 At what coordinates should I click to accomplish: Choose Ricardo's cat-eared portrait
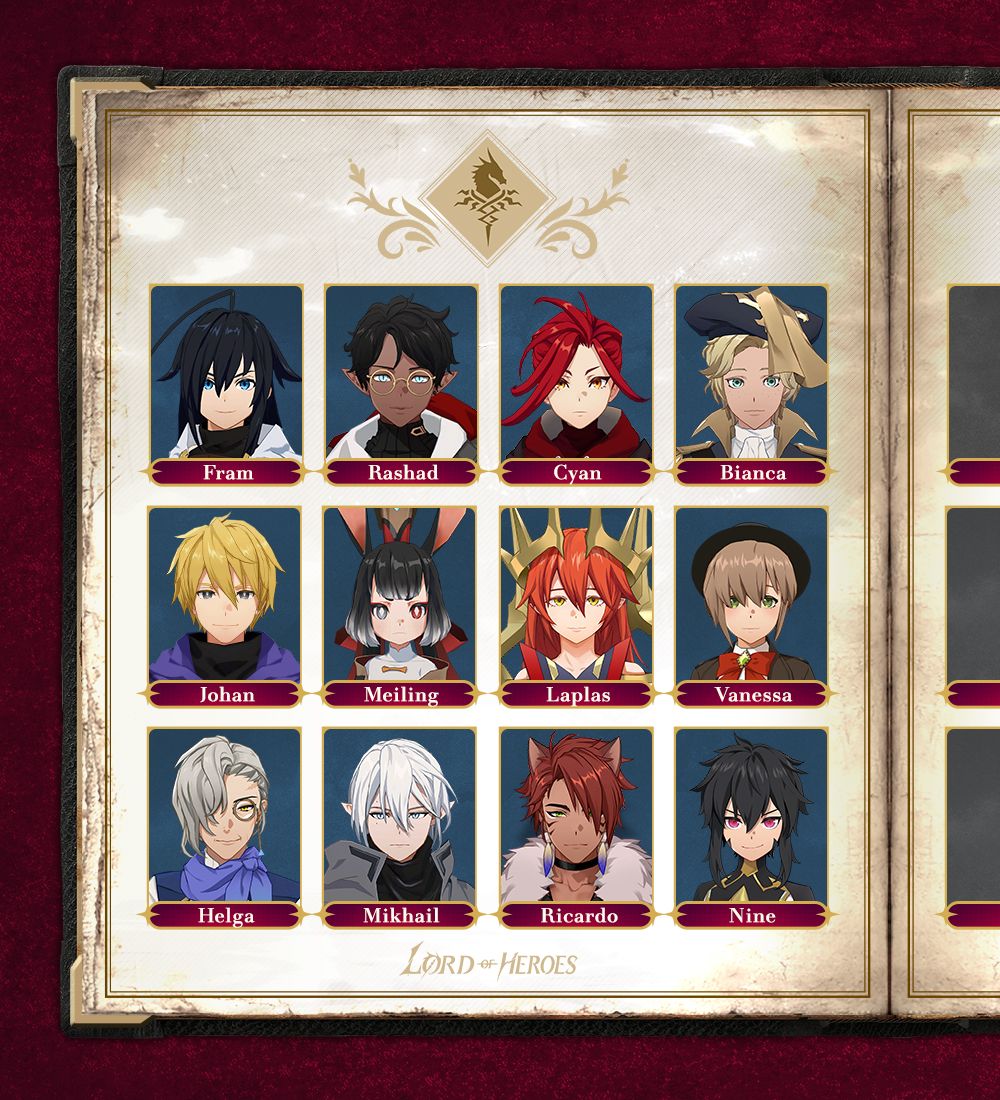(577, 816)
